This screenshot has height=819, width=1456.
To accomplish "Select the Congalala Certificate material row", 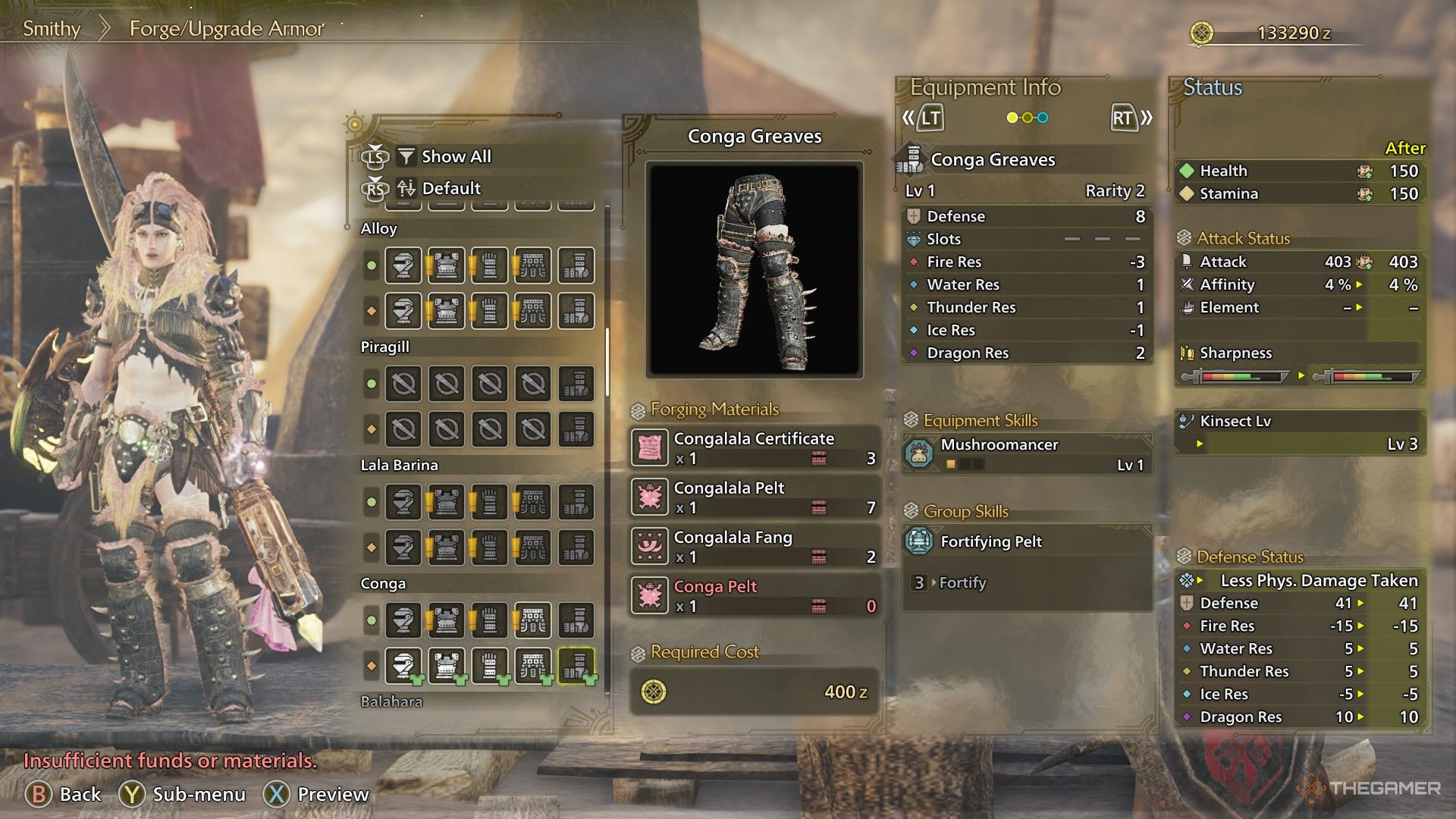I will [x=755, y=447].
